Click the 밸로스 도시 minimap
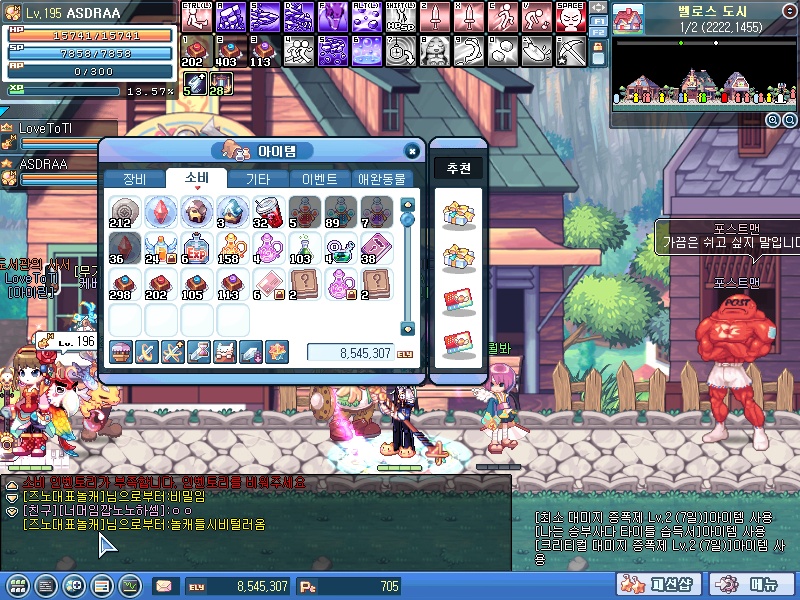 [694, 75]
